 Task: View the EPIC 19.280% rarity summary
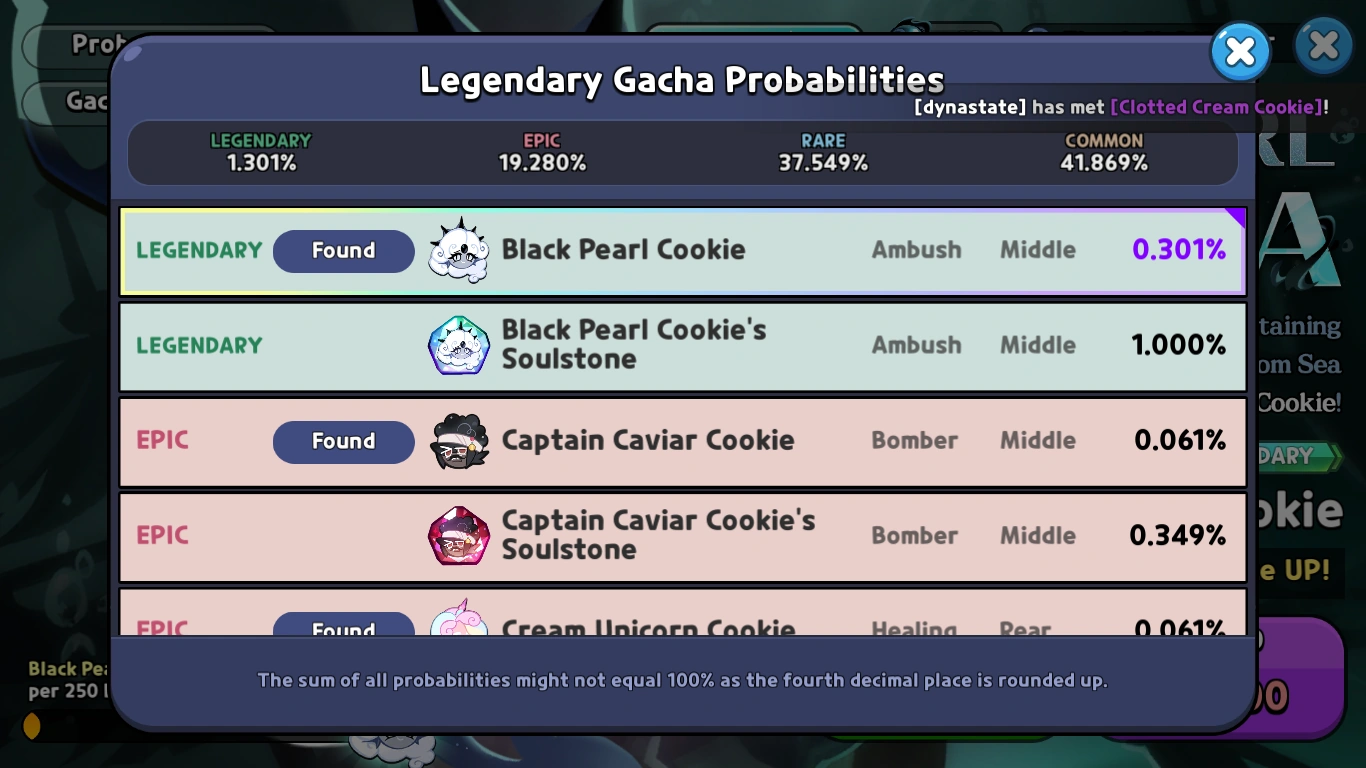(x=541, y=152)
